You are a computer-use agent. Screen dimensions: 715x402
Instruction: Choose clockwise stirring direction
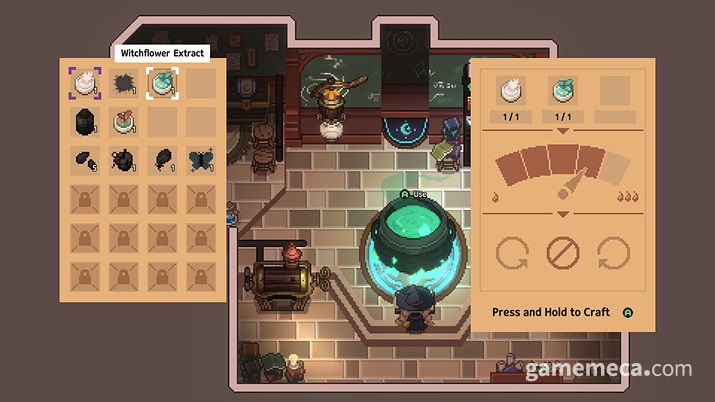(612, 253)
